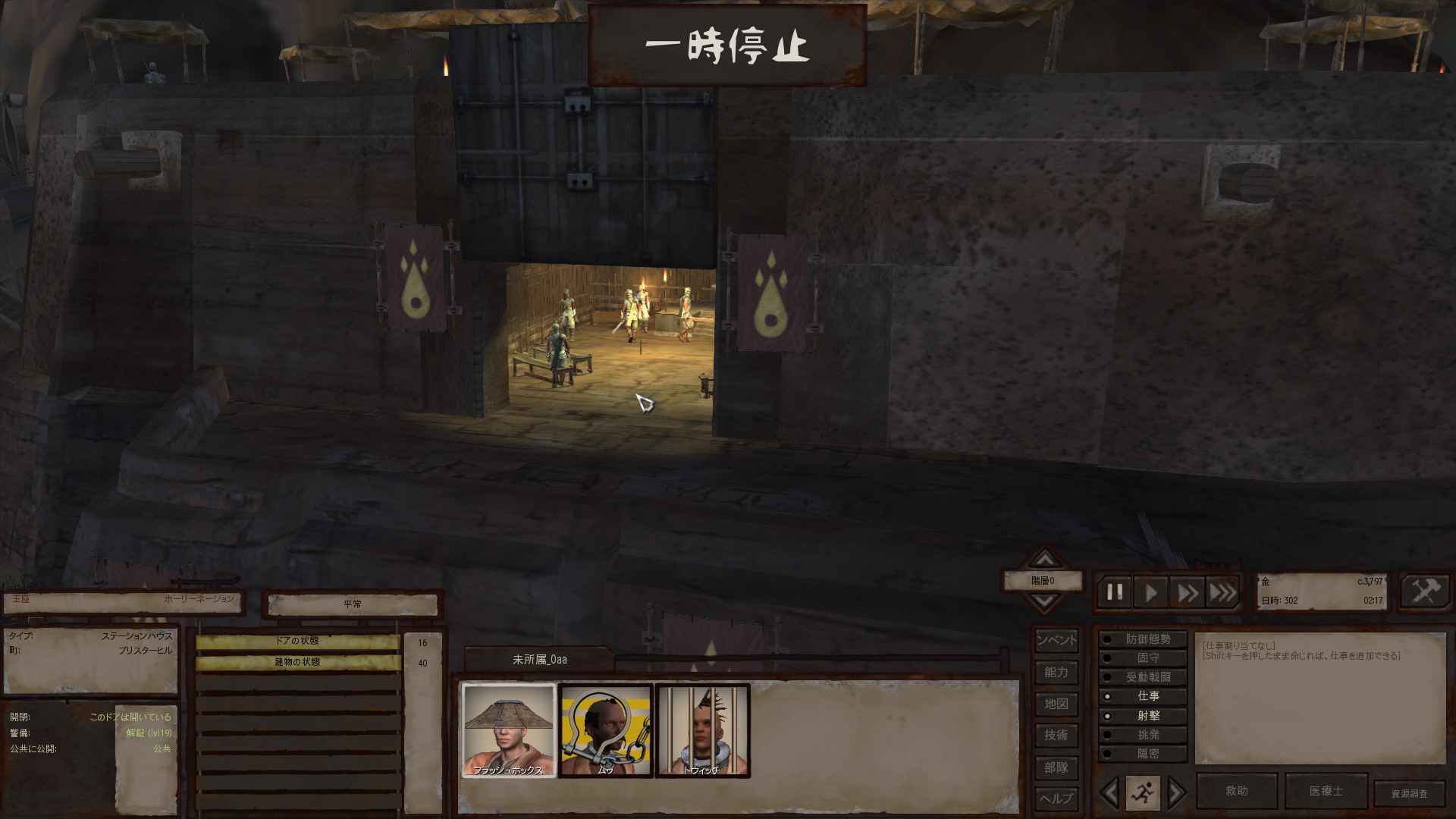
Task: Click the 資源調査 prospecting button
Action: click(1409, 793)
